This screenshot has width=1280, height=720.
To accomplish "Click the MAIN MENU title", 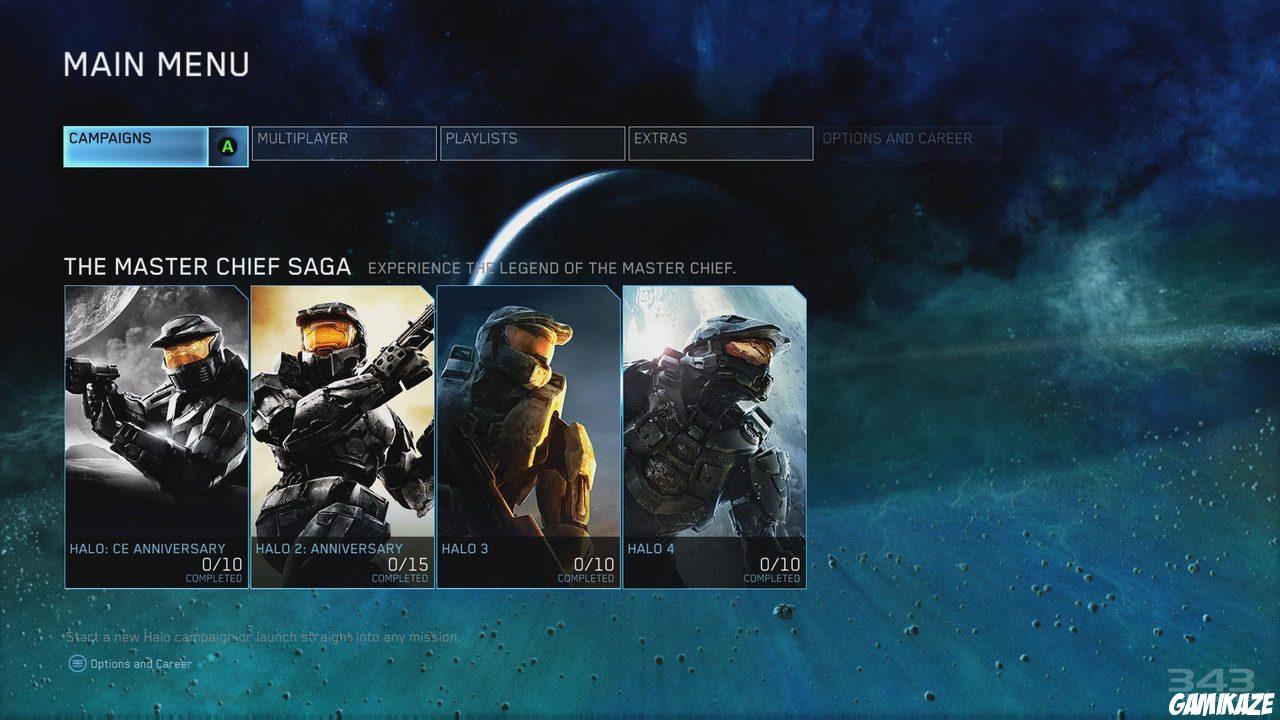I will coord(156,65).
